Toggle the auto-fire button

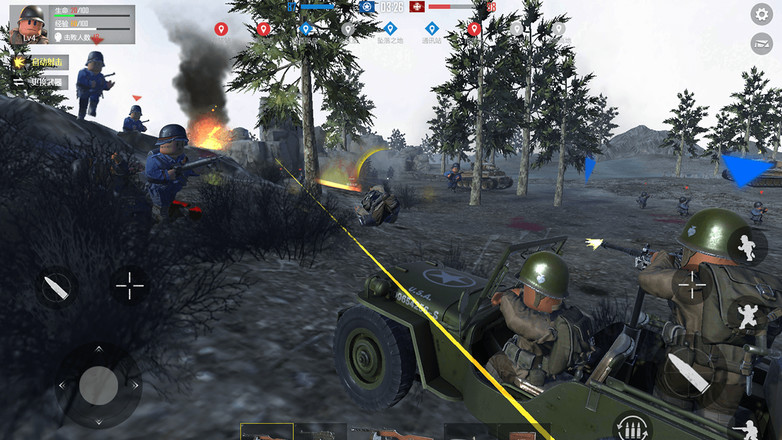tap(40, 62)
